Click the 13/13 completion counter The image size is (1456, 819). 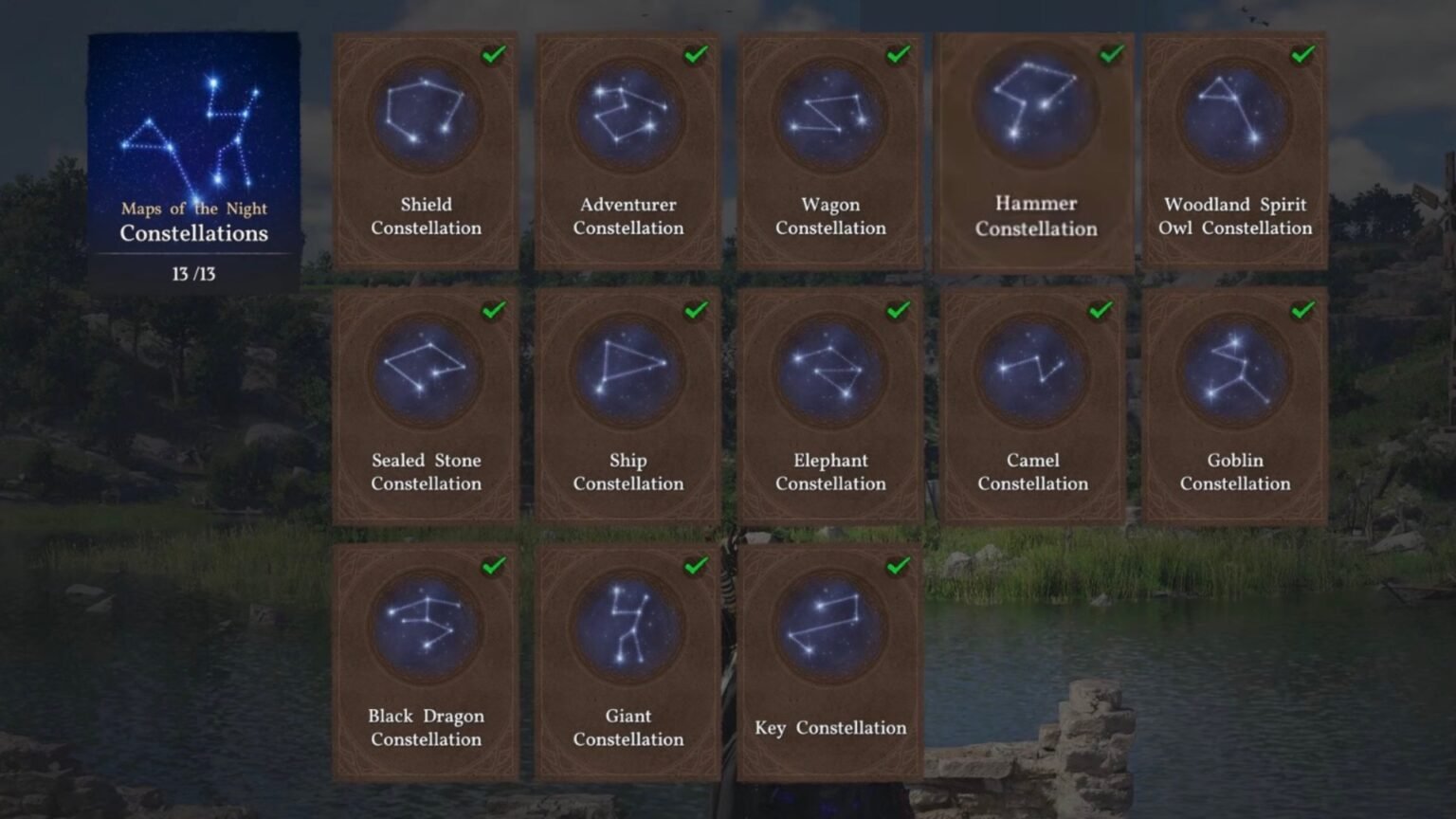(193, 274)
